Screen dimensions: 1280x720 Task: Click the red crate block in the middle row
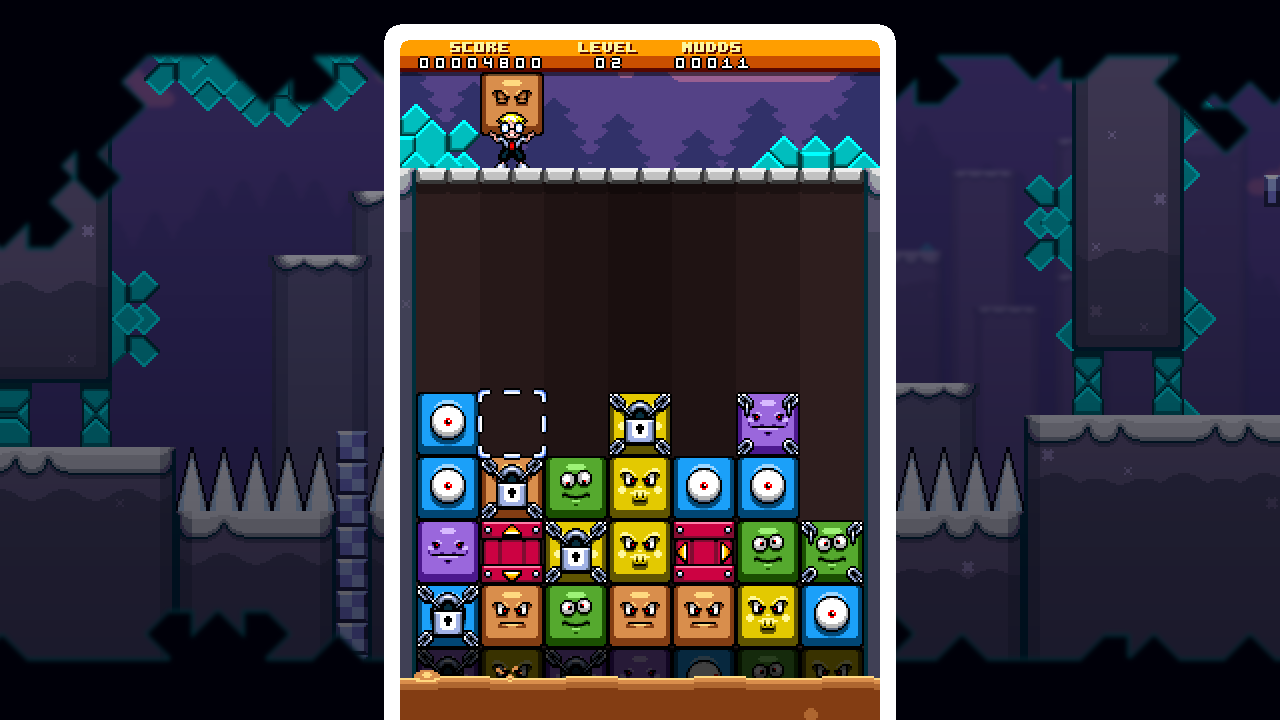tap(513, 550)
